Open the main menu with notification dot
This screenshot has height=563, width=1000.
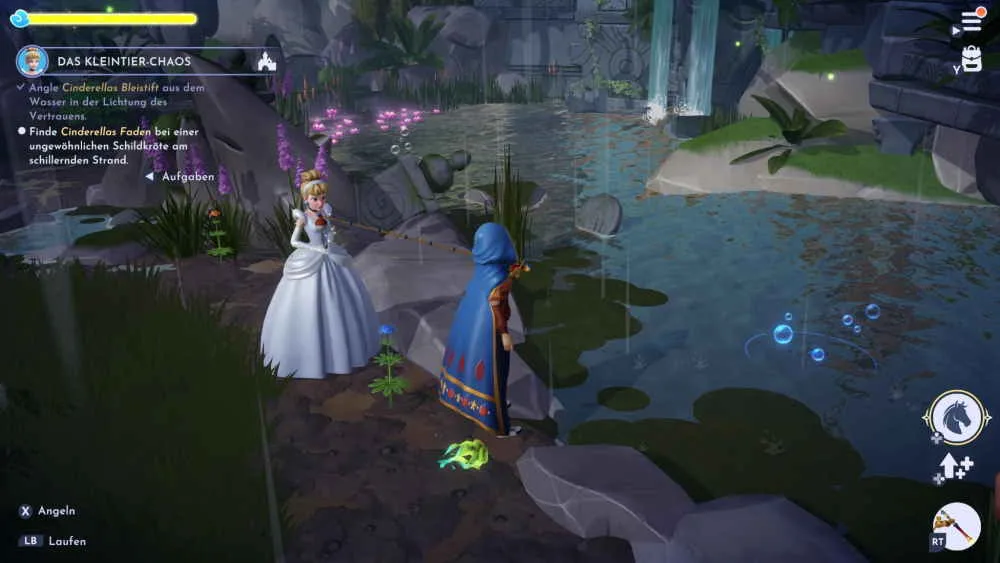coord(971,21)
